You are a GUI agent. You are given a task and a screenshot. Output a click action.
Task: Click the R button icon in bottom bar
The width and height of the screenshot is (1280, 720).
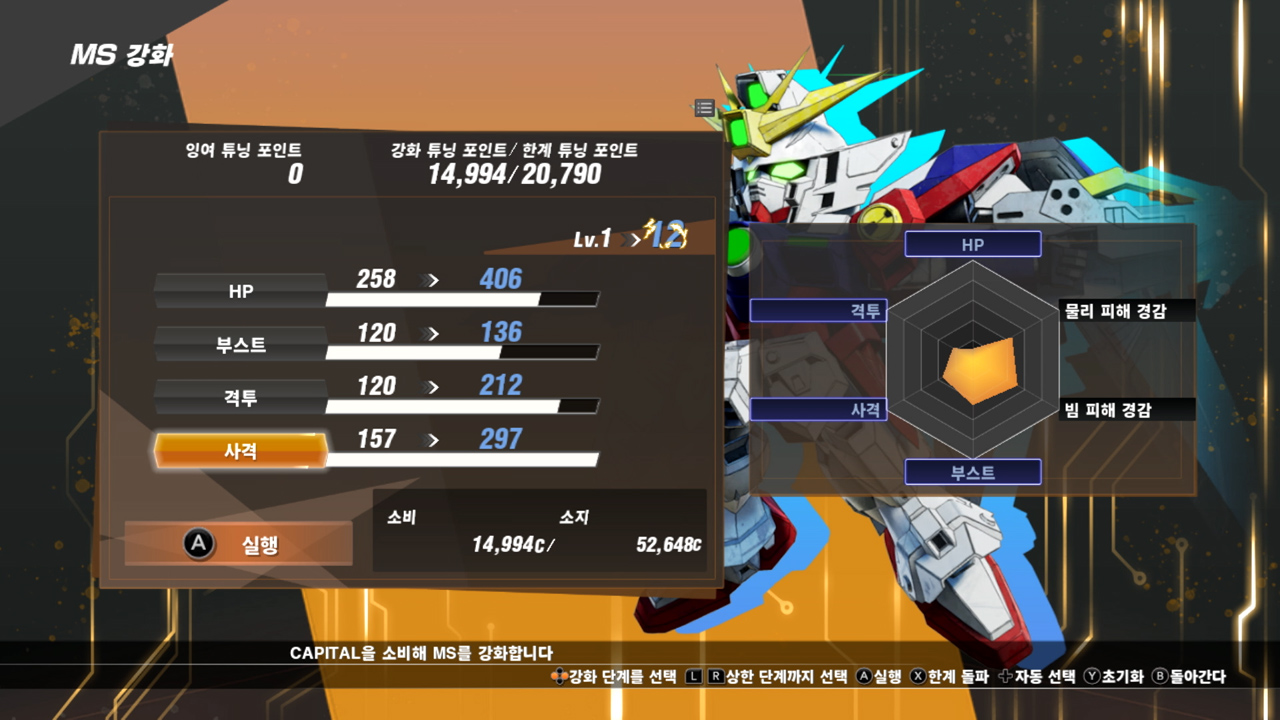coord(715,675)
